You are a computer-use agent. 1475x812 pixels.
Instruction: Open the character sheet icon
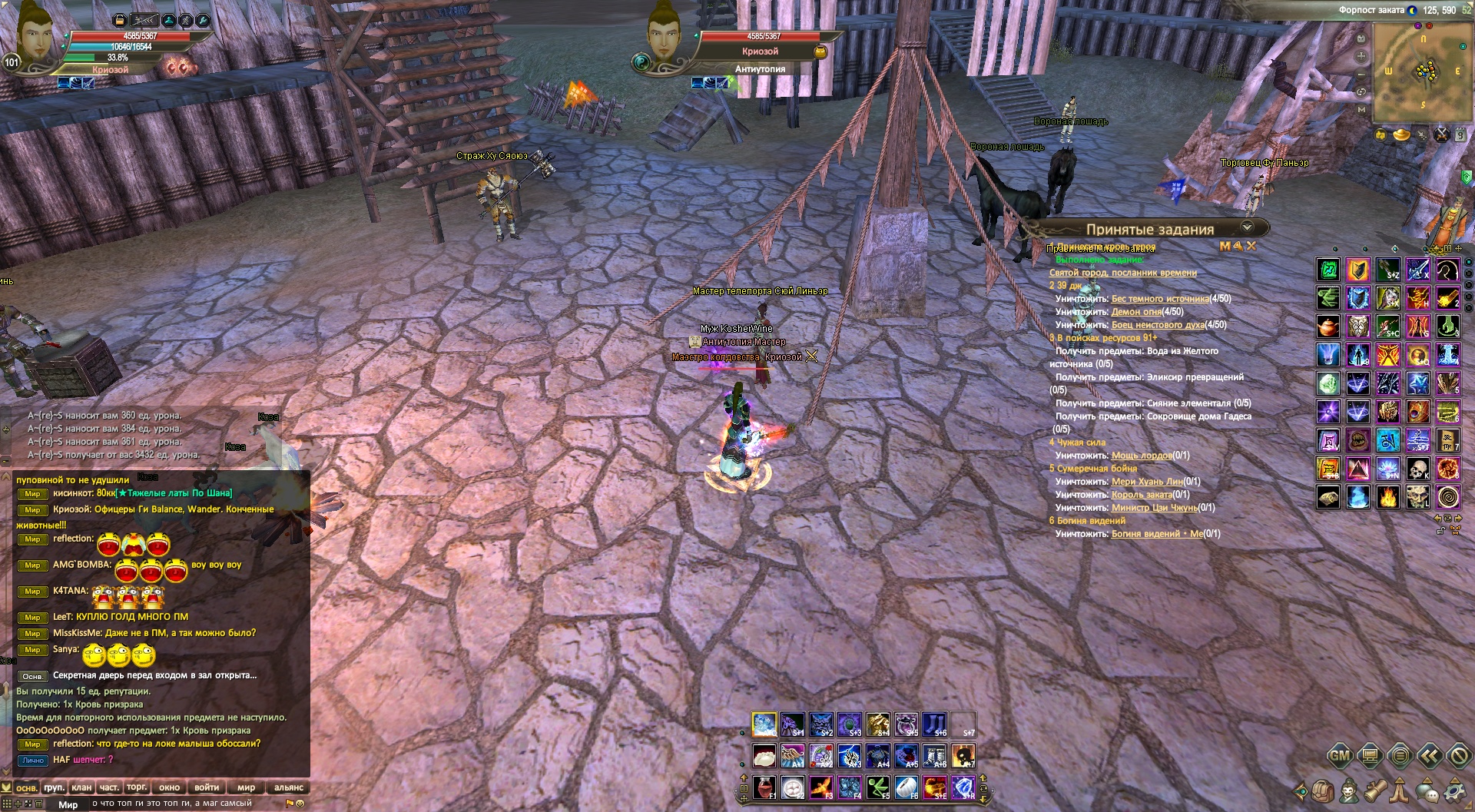click(1348, 790)
